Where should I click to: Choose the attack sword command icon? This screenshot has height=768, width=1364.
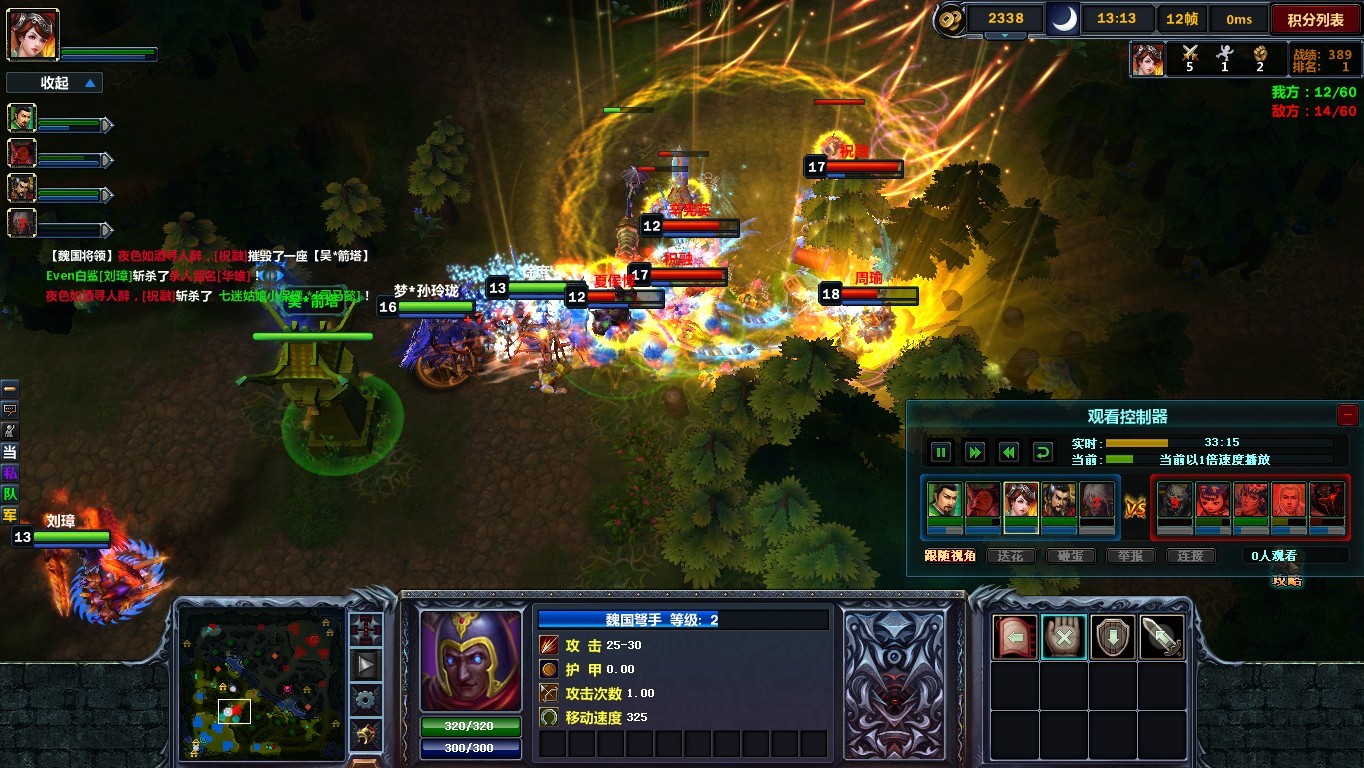[x=1161, y=637]
